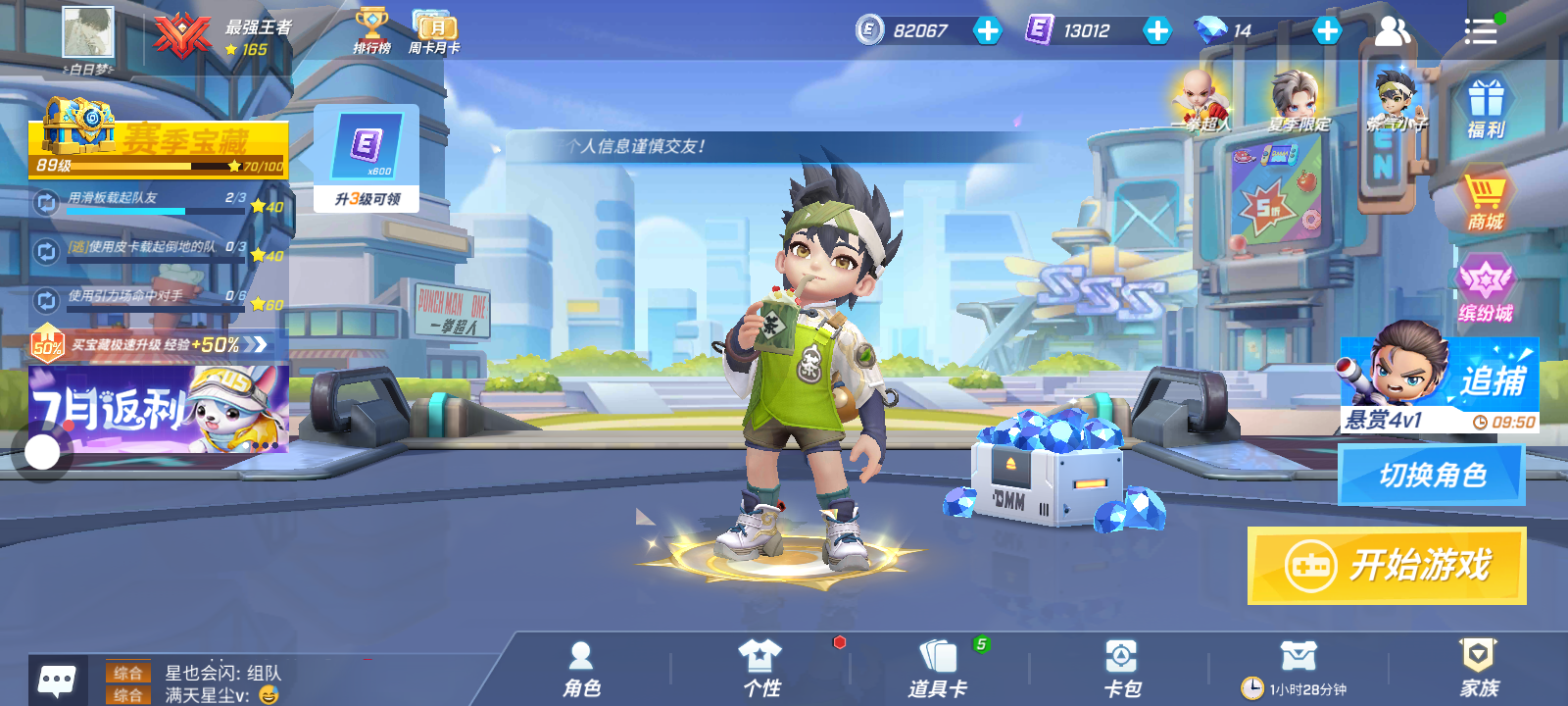This screenshot has height=706, width=1568.
Task: Switch character via 切换角色 button
Action: point(1432,476)
